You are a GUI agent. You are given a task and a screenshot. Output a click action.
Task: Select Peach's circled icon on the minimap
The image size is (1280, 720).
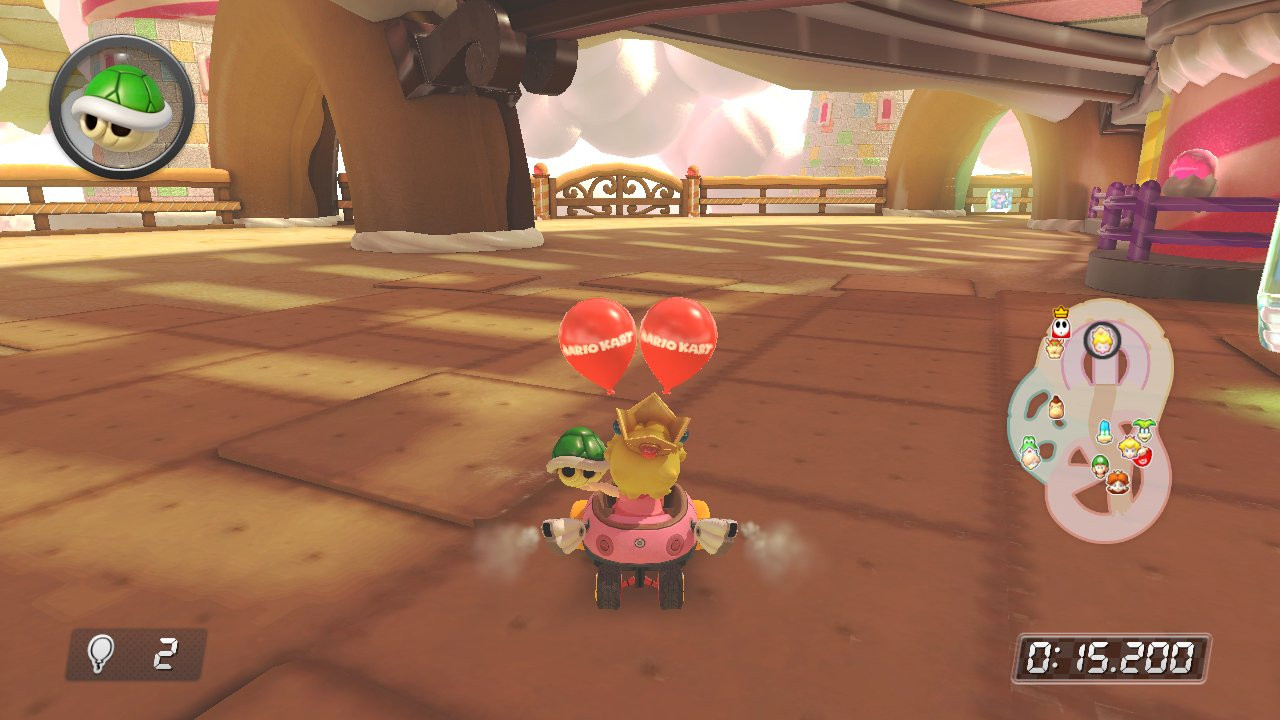[x=1102, y=339]
